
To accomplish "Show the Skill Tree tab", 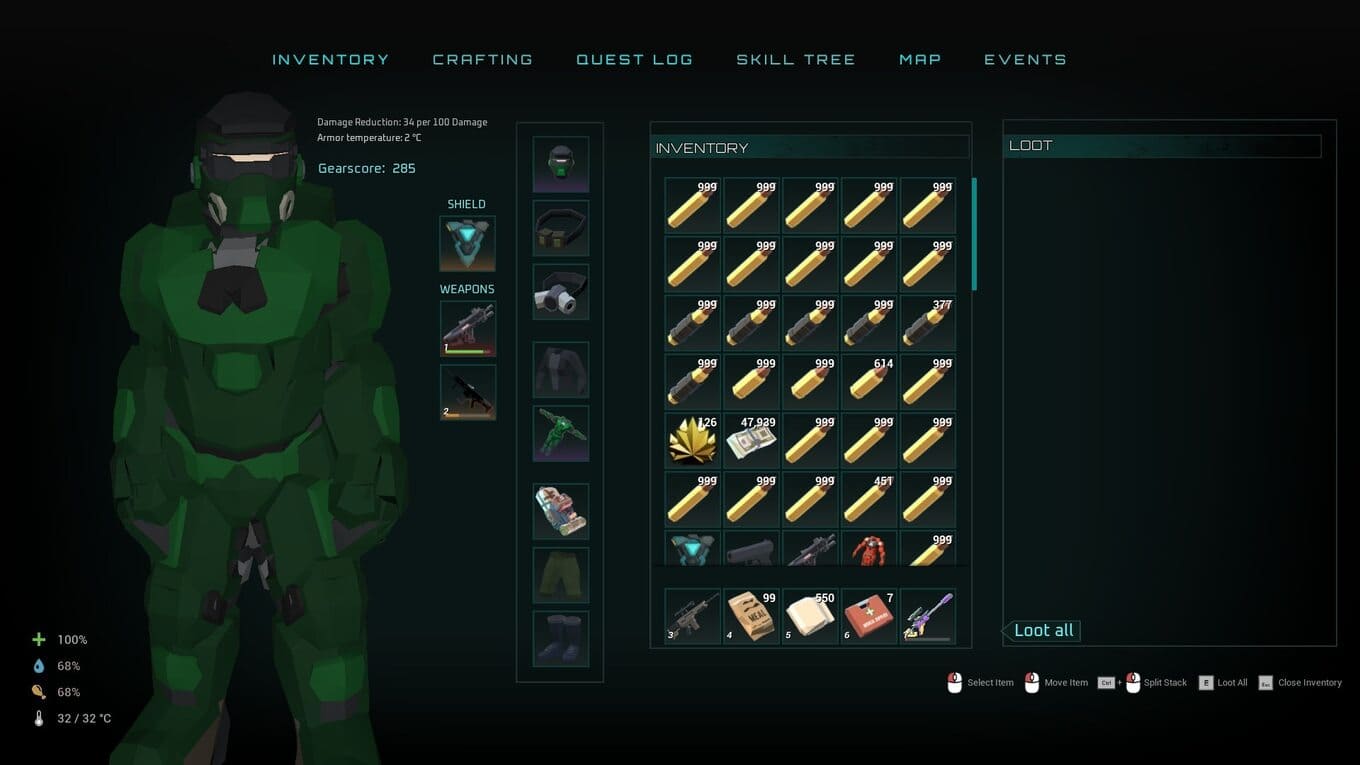I will click(x=795, y=60).
